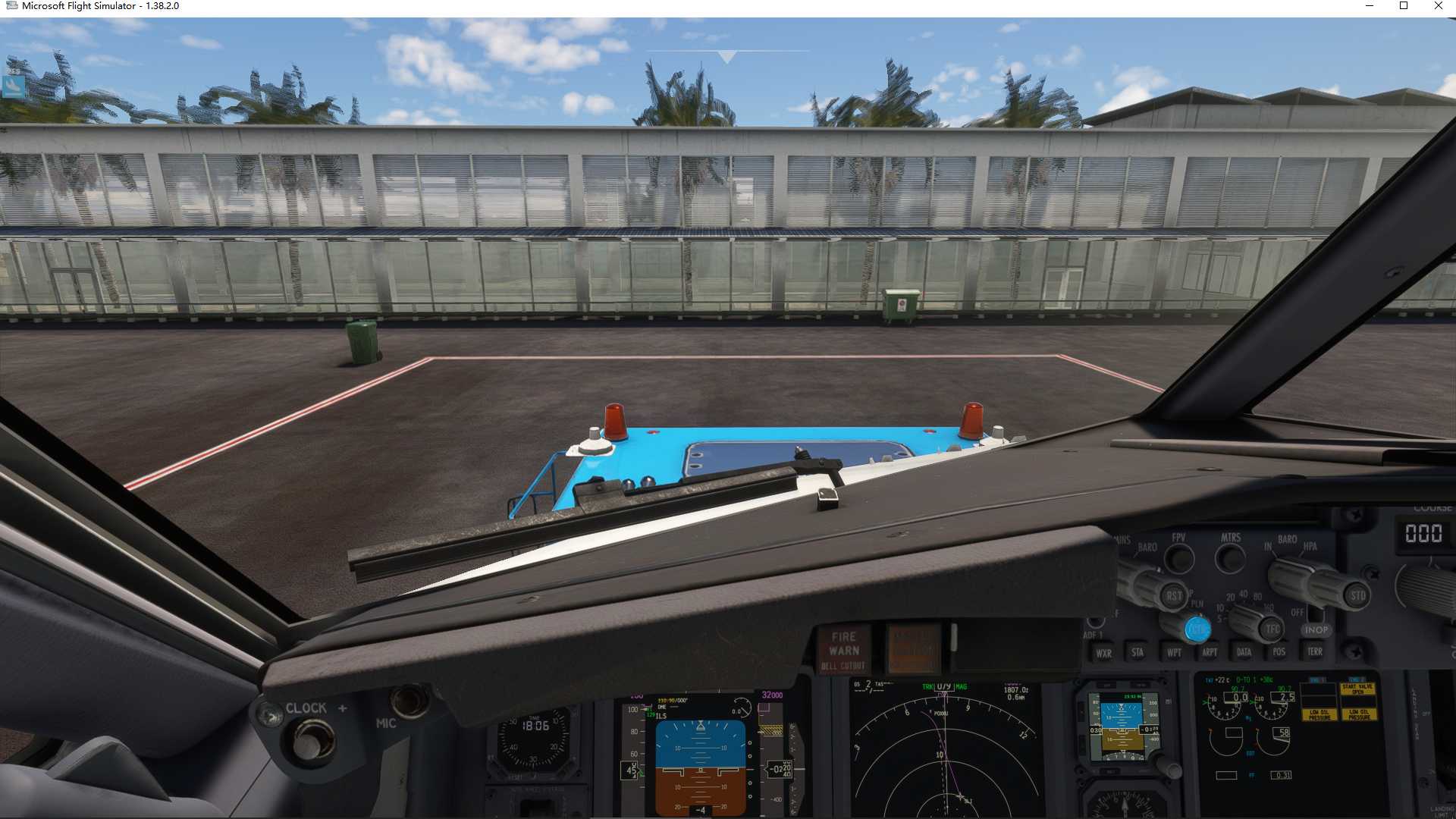This screenshot has width=1456, height=819.
Task: Toggle the TERR terrain display
Action: coord(1314,651)
